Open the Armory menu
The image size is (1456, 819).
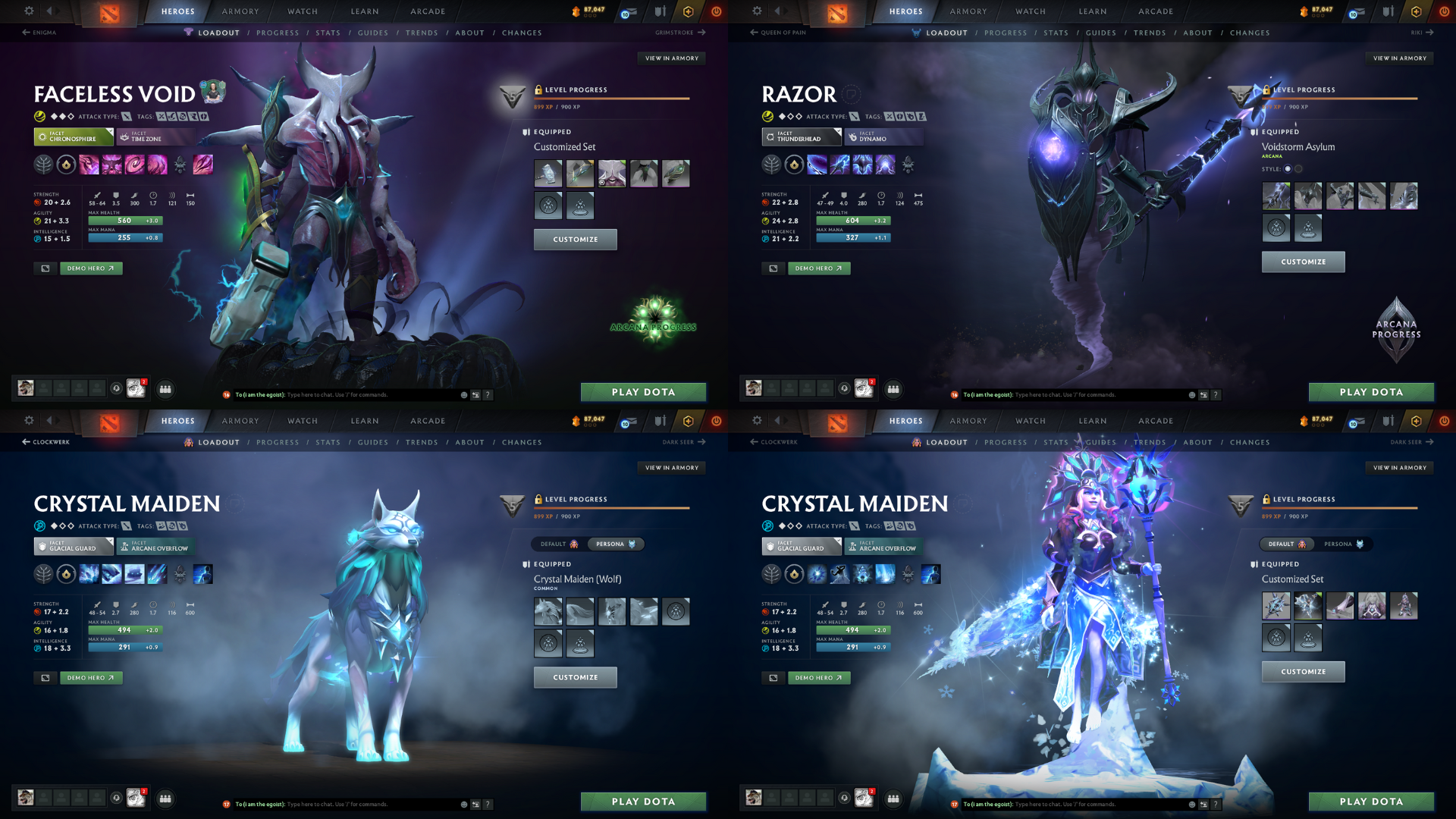click(x=240, y=11)
